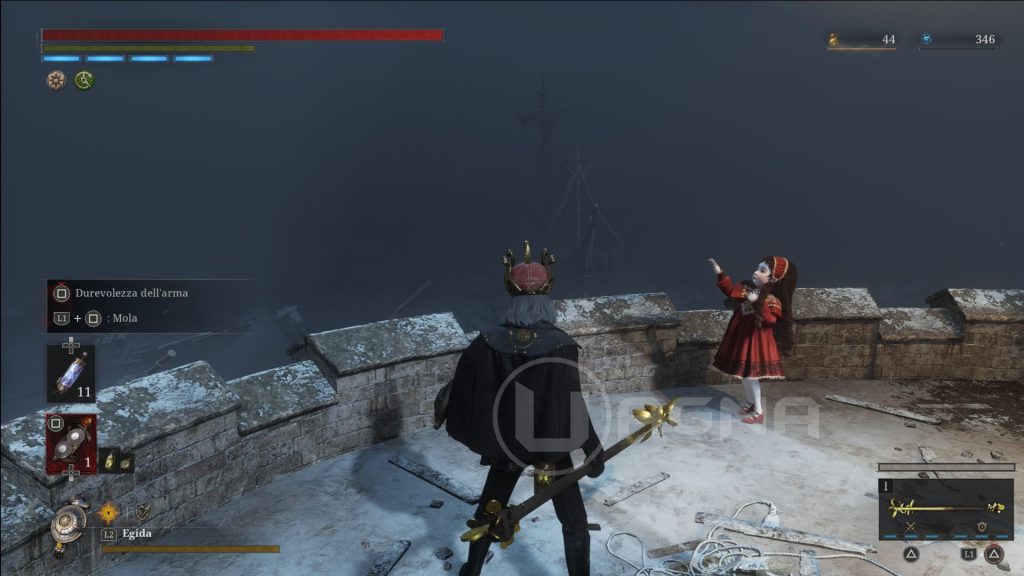Screen dimensions: 1024x576
Task: Click the green circular status buff icon
Action: [x=84, y=80]
